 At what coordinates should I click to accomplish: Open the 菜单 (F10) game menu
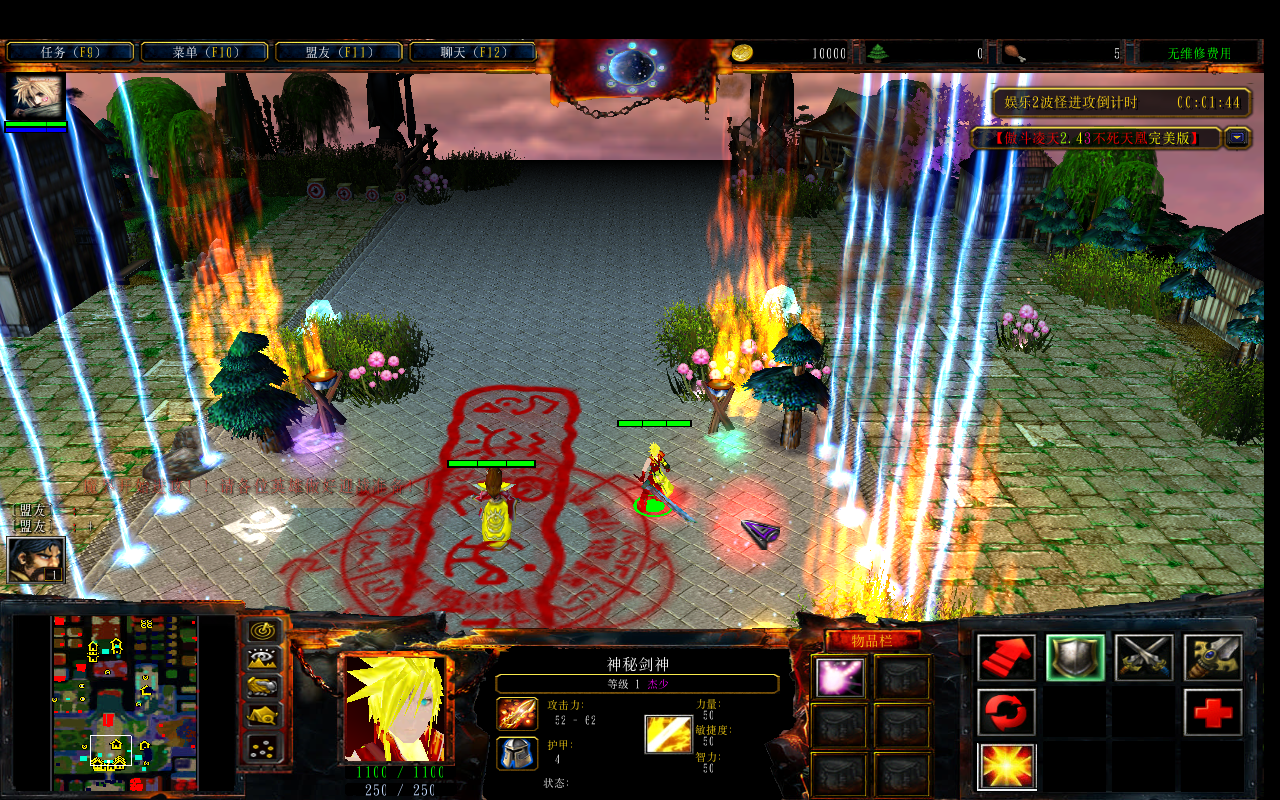point(204,52)
